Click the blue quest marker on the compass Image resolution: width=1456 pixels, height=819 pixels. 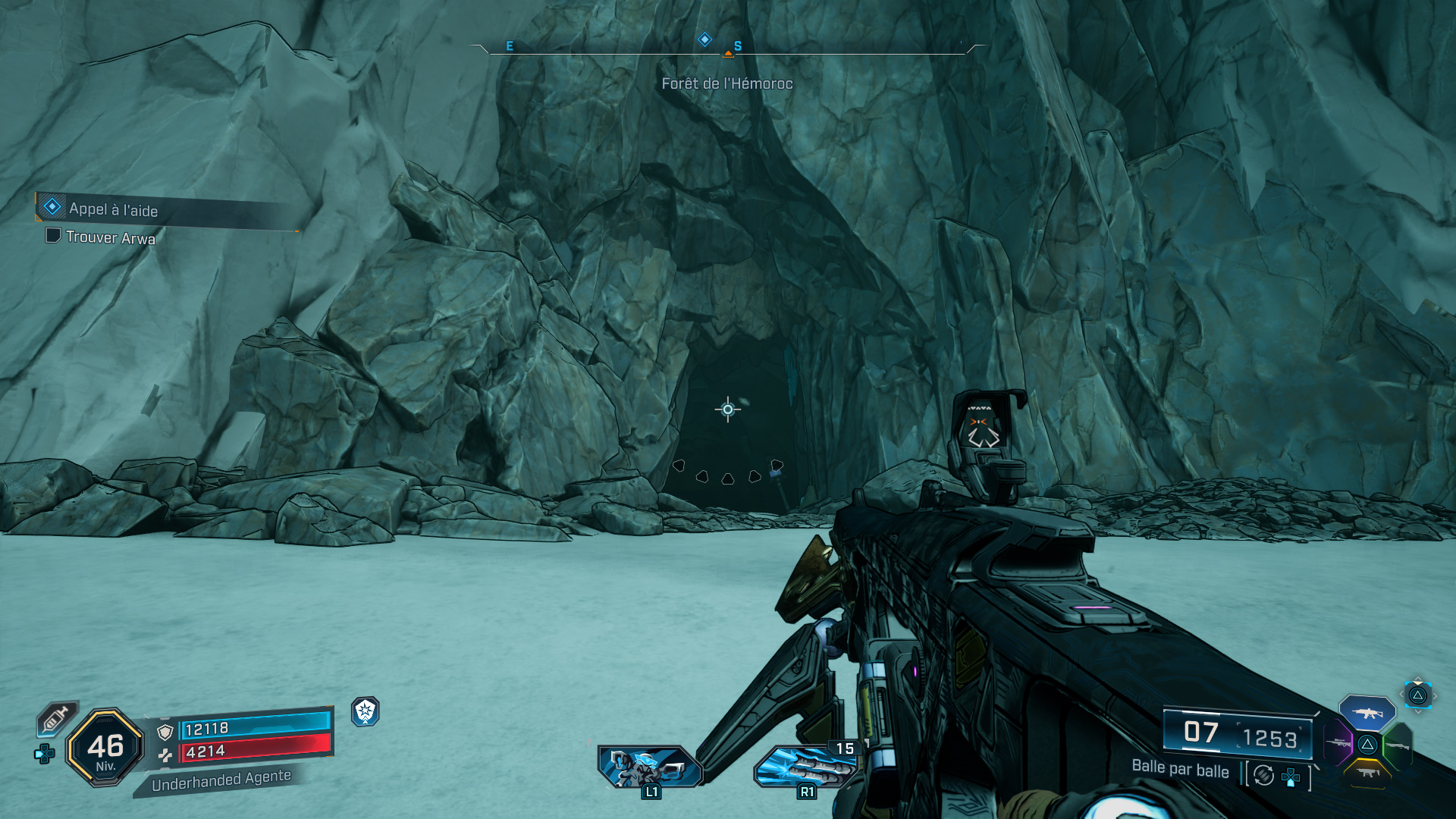[x=704, y=39]
